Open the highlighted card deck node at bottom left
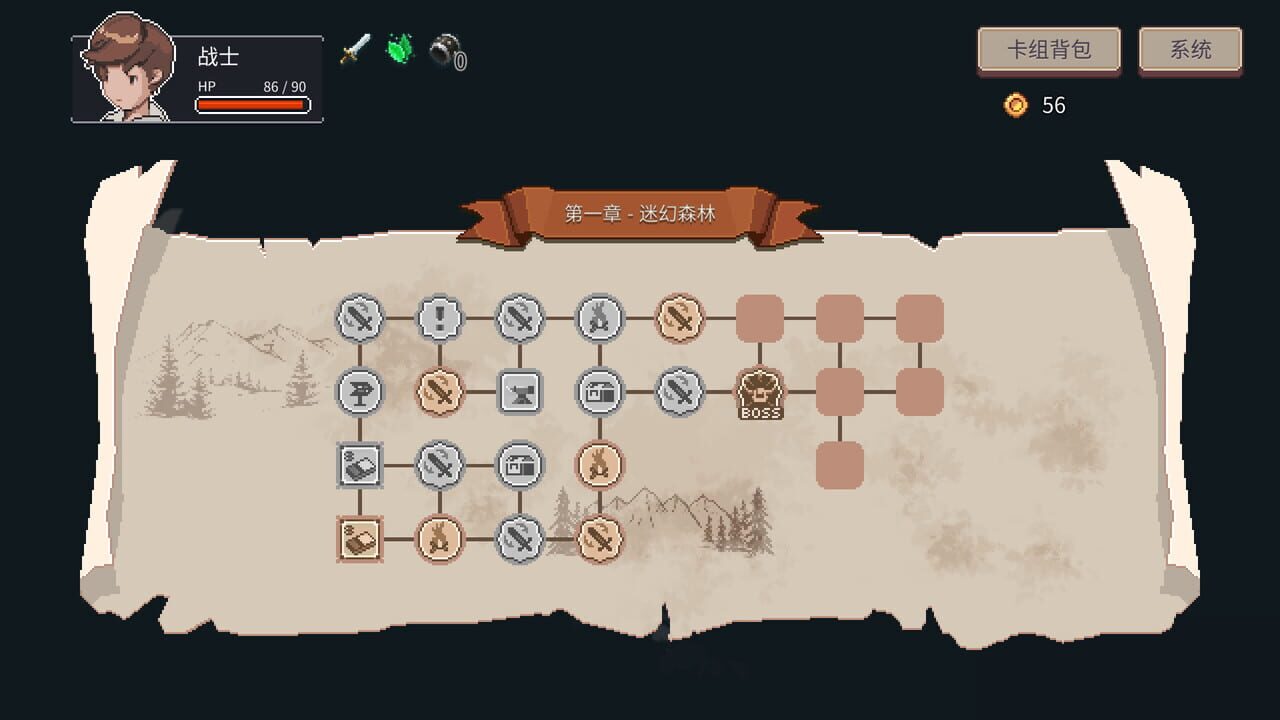The height and width of the screenshot is (720, 1280). pyautogui.click(x=361, y=539)
